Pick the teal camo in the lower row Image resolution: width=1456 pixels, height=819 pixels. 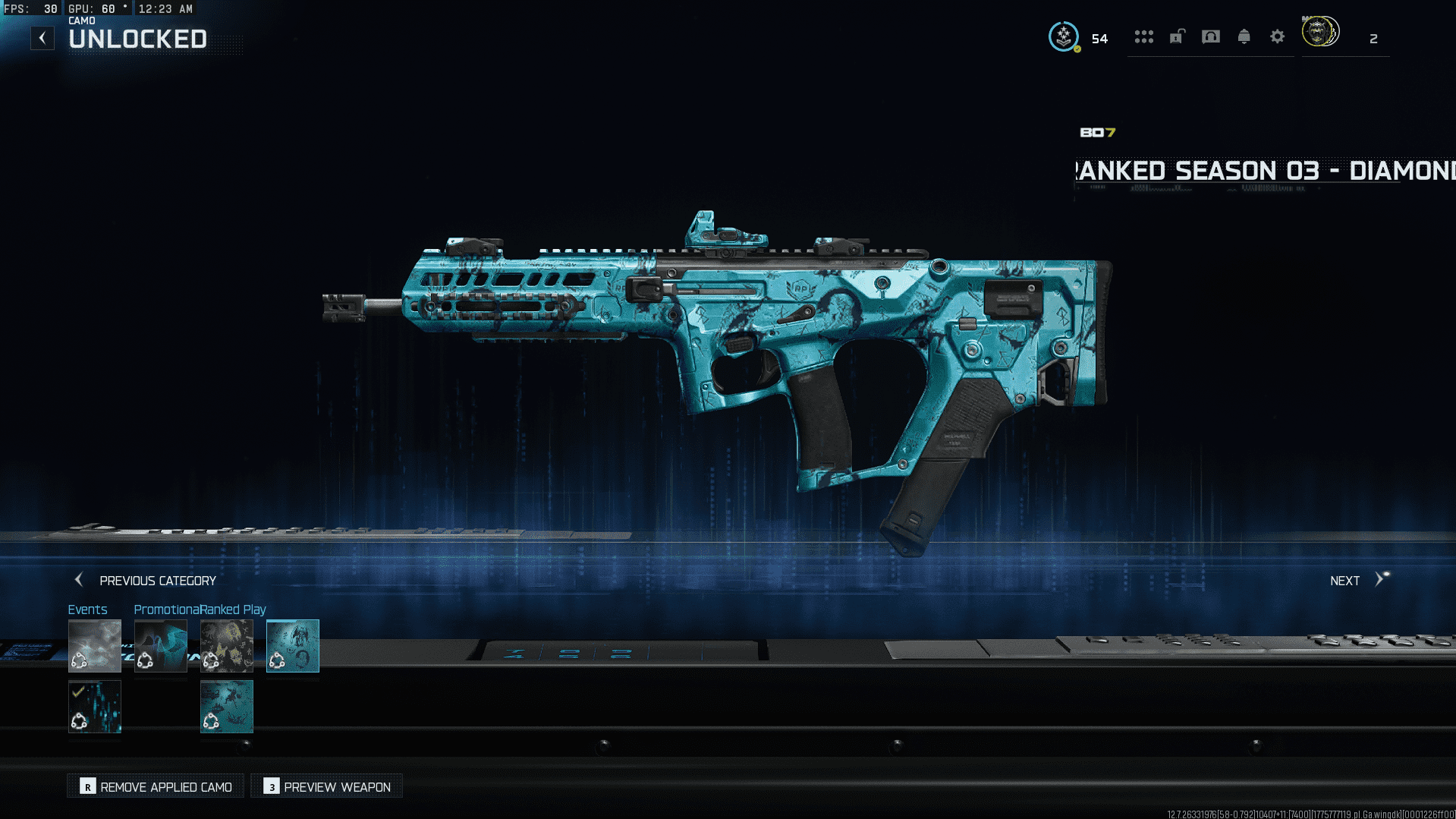click(227, 707)
